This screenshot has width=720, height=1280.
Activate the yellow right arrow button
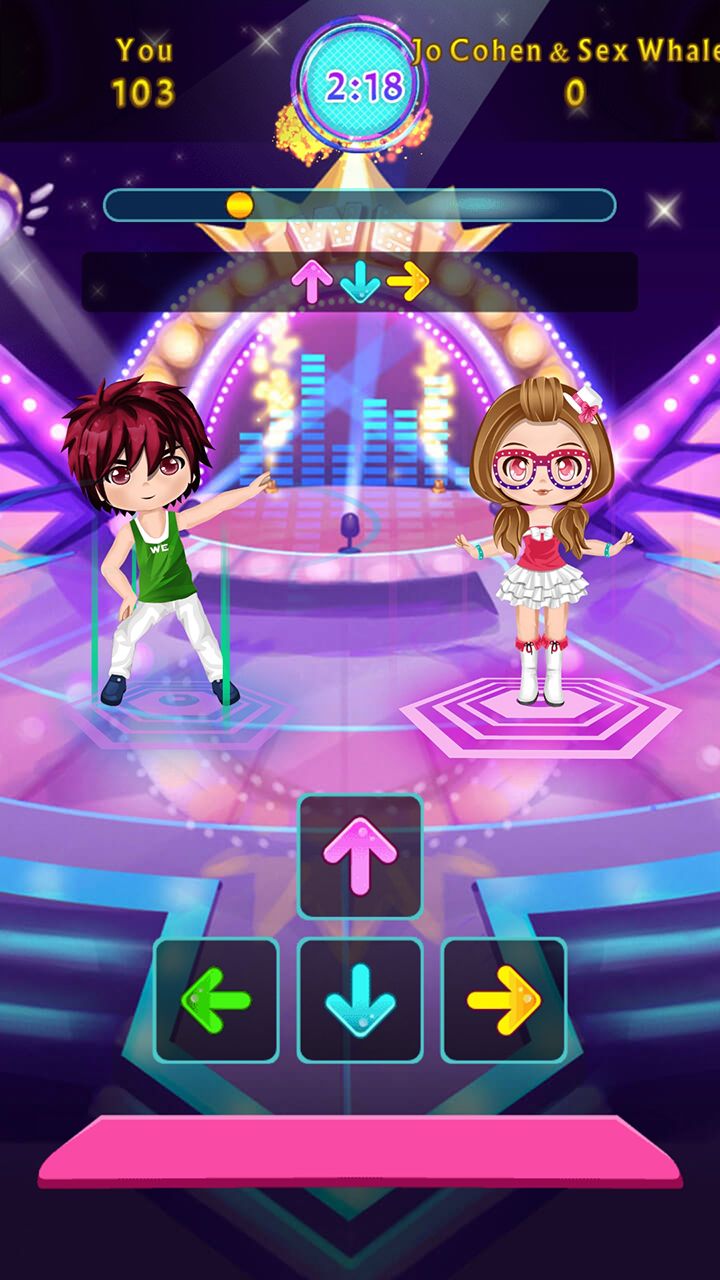504,1000
